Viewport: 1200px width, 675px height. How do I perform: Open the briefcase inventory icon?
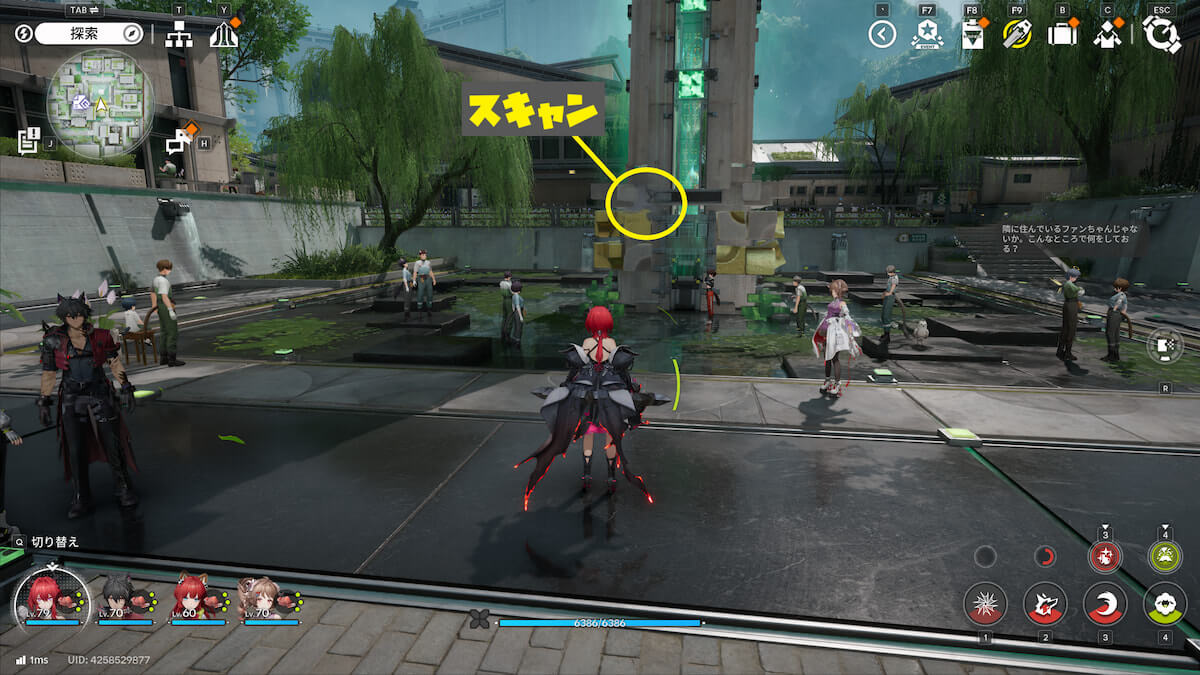pos(1061,35)
